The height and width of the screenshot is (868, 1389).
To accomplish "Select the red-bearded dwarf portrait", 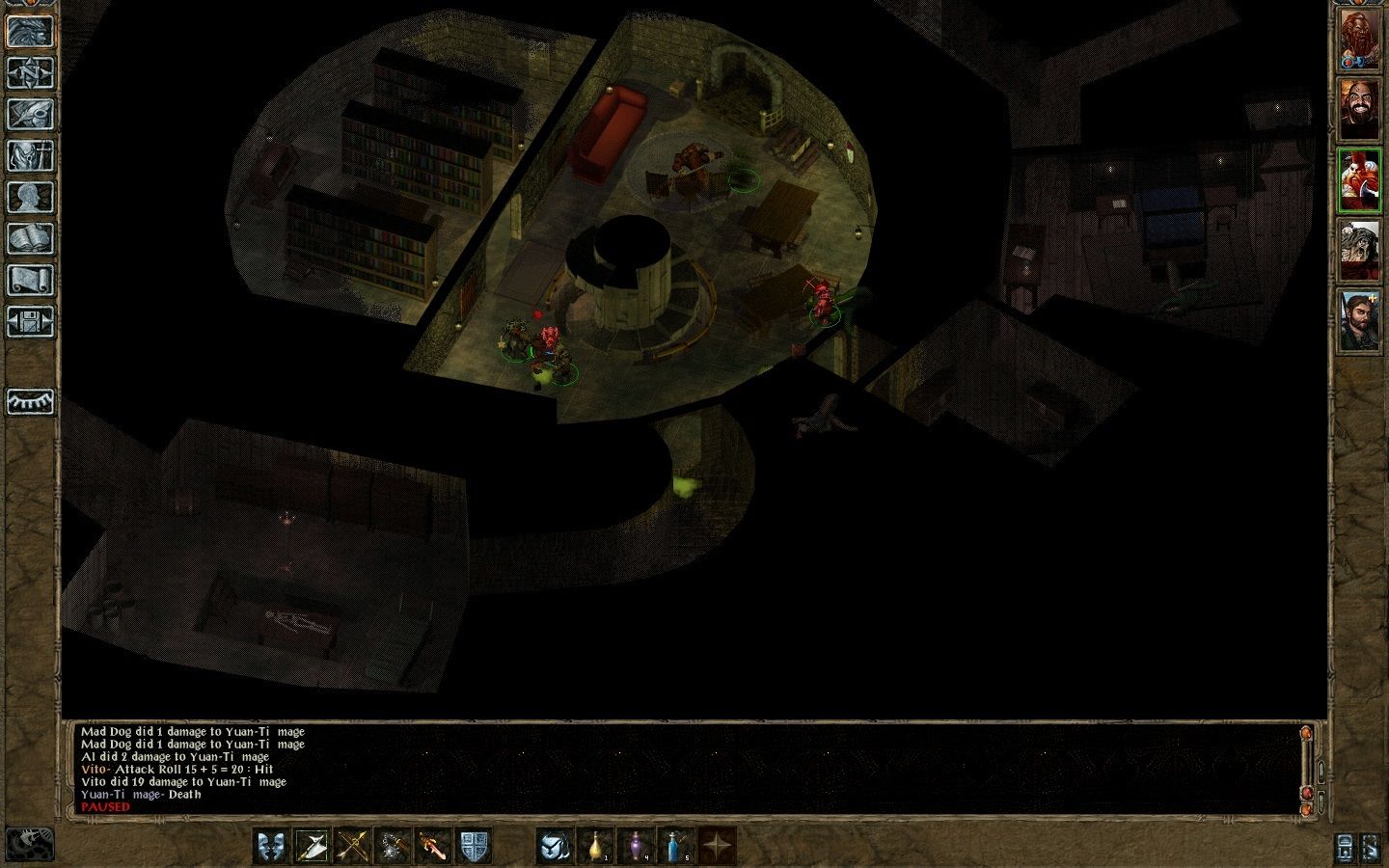I will click(x=1360, y=41).
